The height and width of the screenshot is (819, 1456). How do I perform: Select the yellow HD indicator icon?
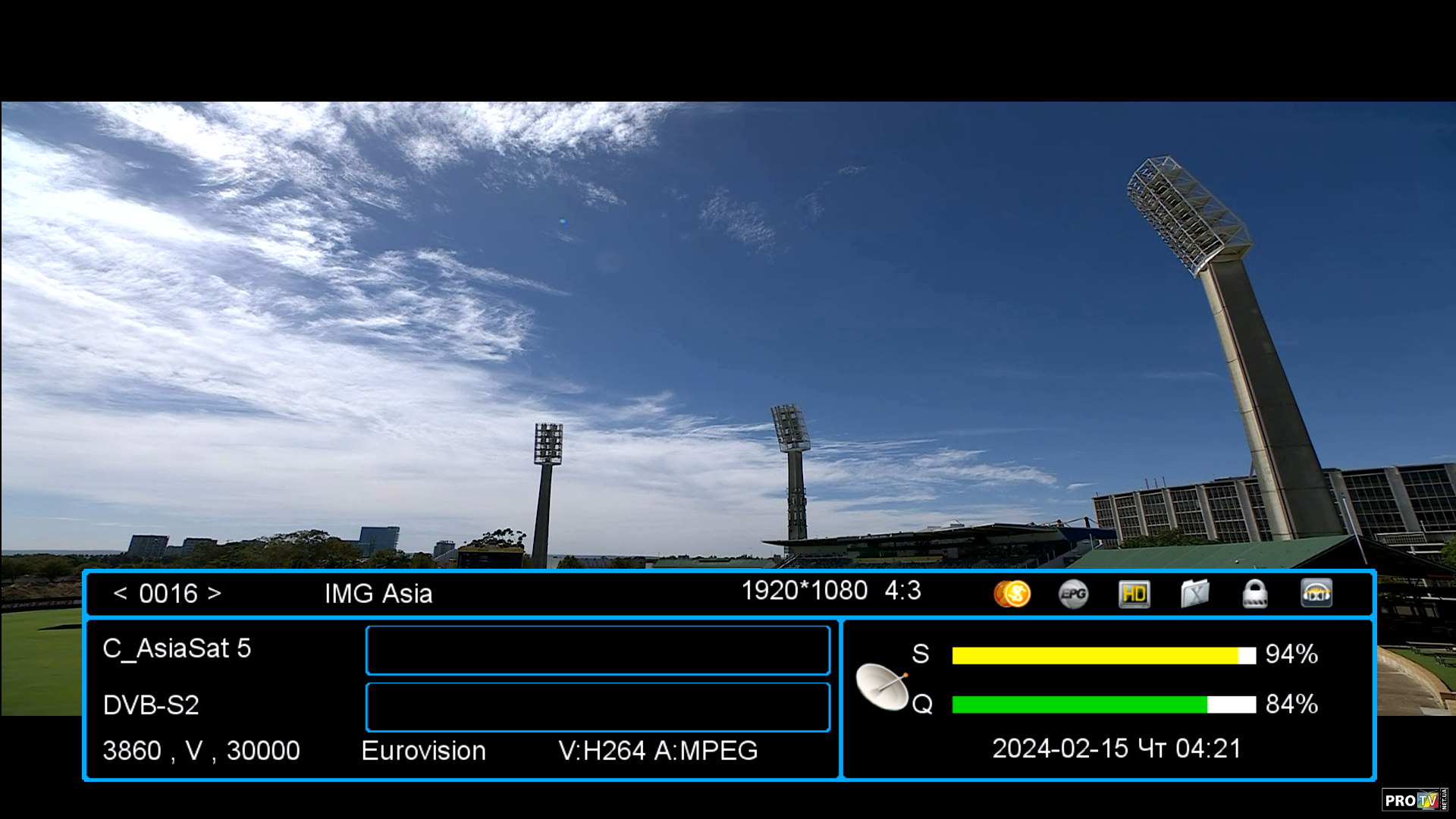pos(1134,594)
